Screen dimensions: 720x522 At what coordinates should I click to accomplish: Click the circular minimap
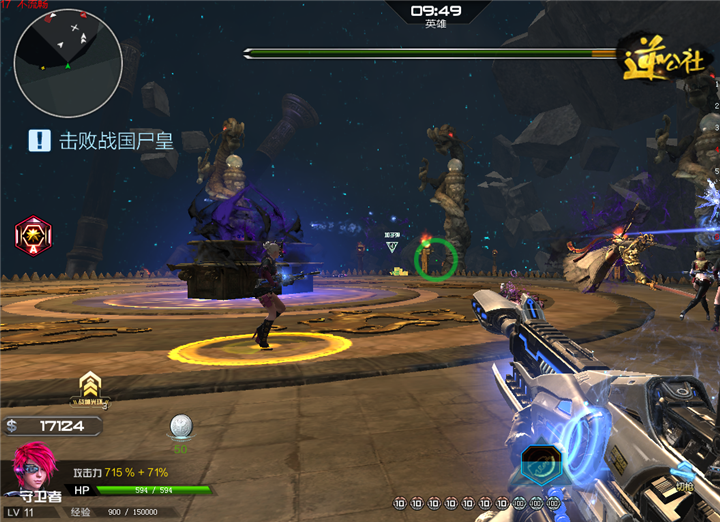(67, 63)
